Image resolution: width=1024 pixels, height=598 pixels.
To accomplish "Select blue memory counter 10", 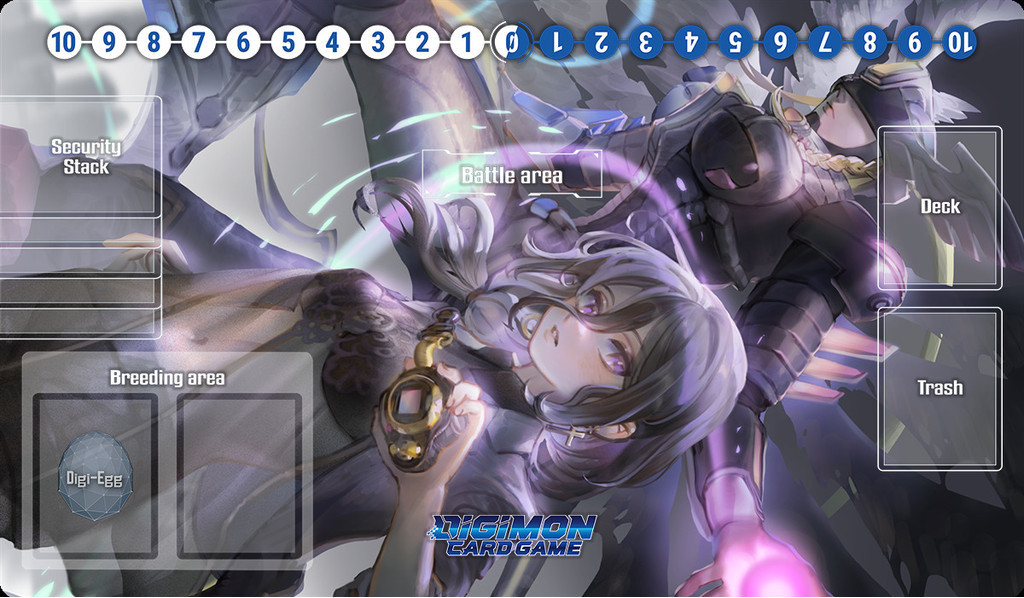I will pos(958,42).
